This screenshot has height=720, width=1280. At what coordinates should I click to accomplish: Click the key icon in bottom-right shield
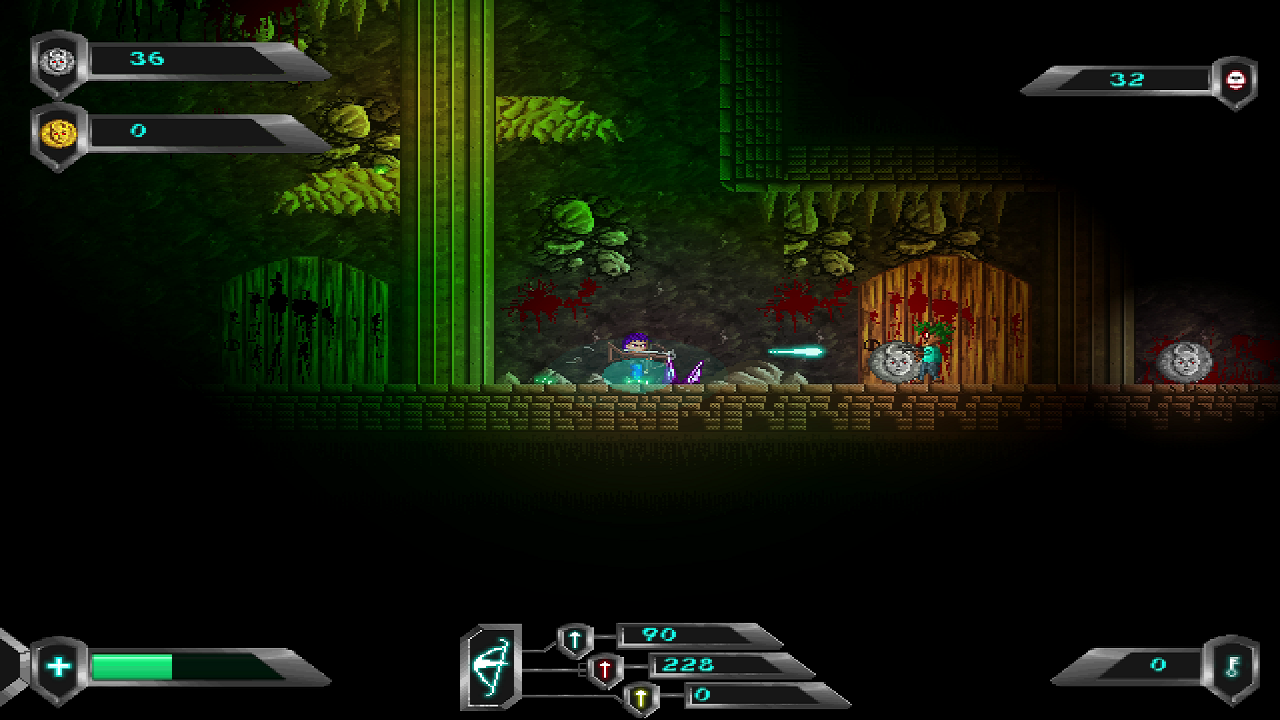[x=1236, y=665]
